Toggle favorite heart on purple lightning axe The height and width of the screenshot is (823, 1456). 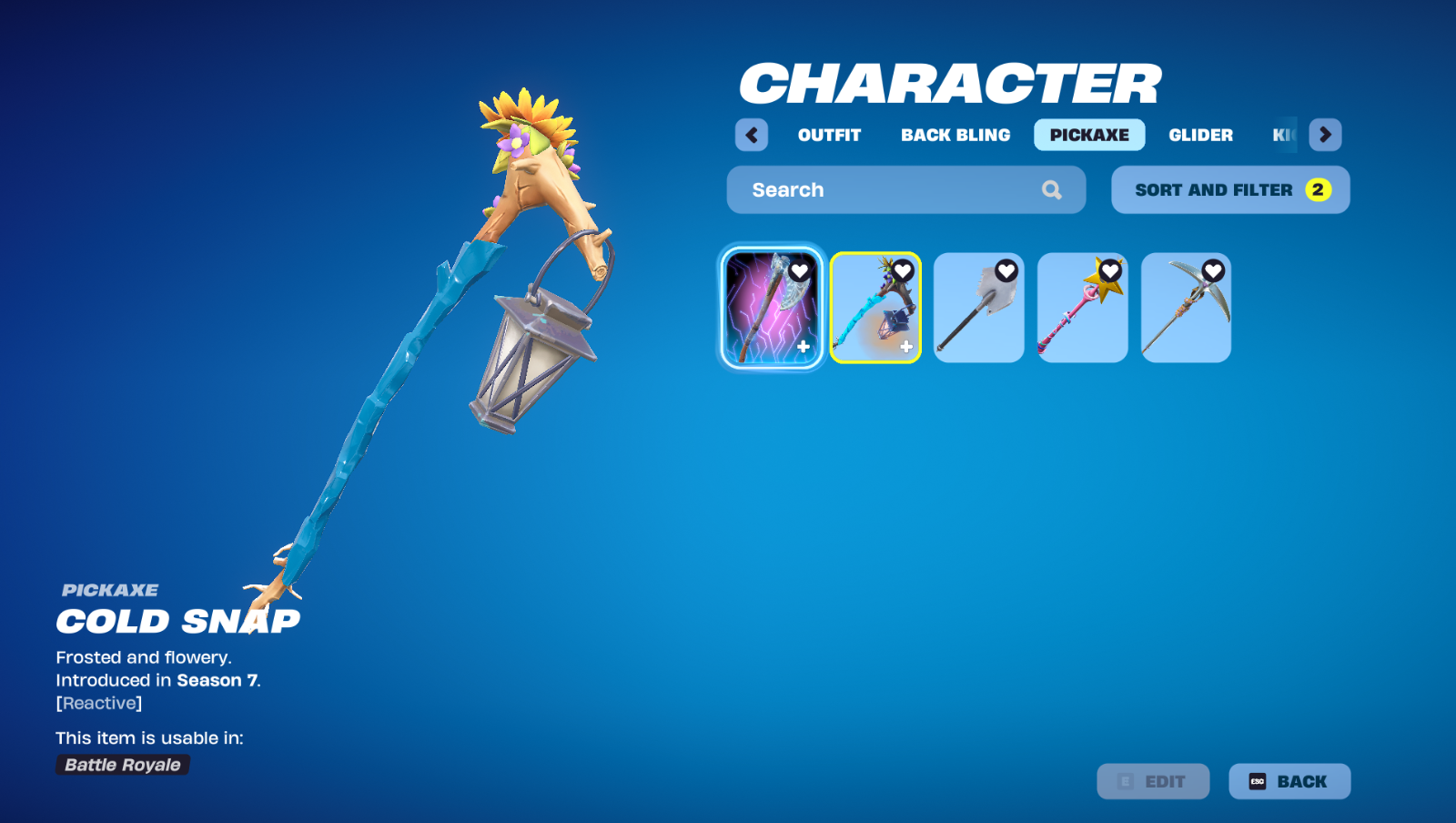click(800, 270)
